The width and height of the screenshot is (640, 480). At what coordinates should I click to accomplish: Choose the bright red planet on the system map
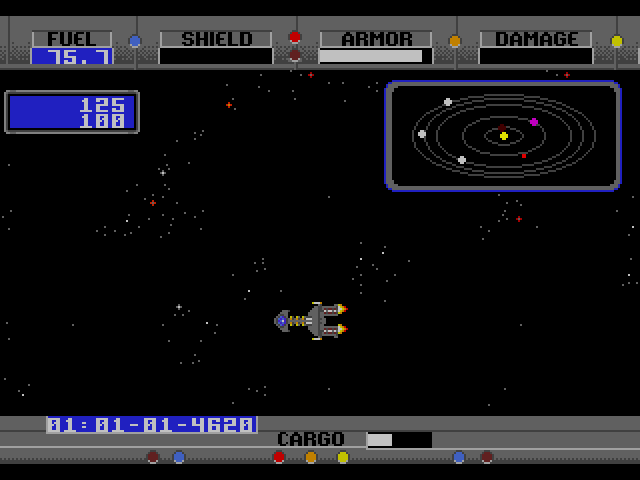[x=523, y=155]
